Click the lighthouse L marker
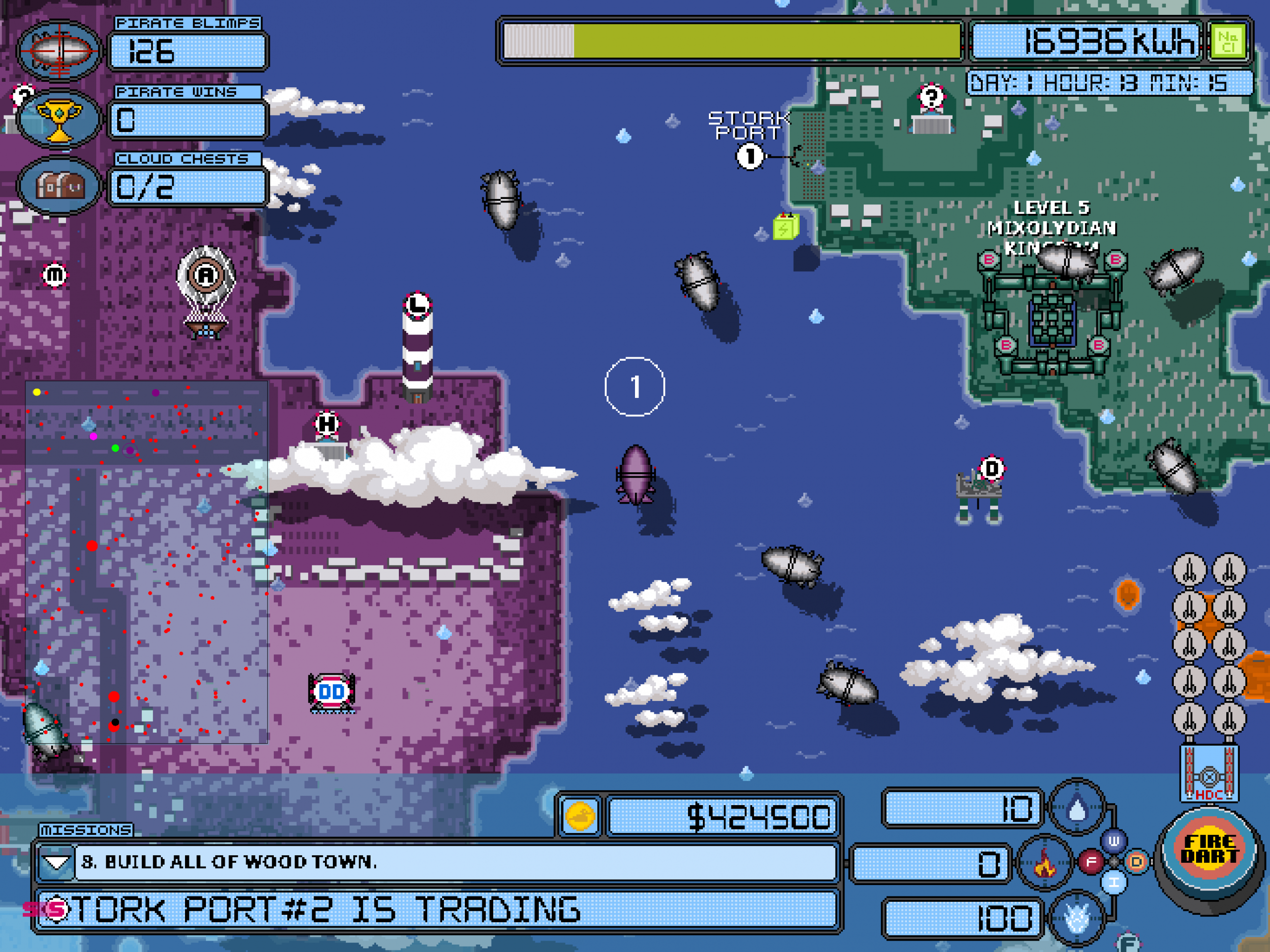Viewport: 1270px width, 952px height. click(417, 304)
